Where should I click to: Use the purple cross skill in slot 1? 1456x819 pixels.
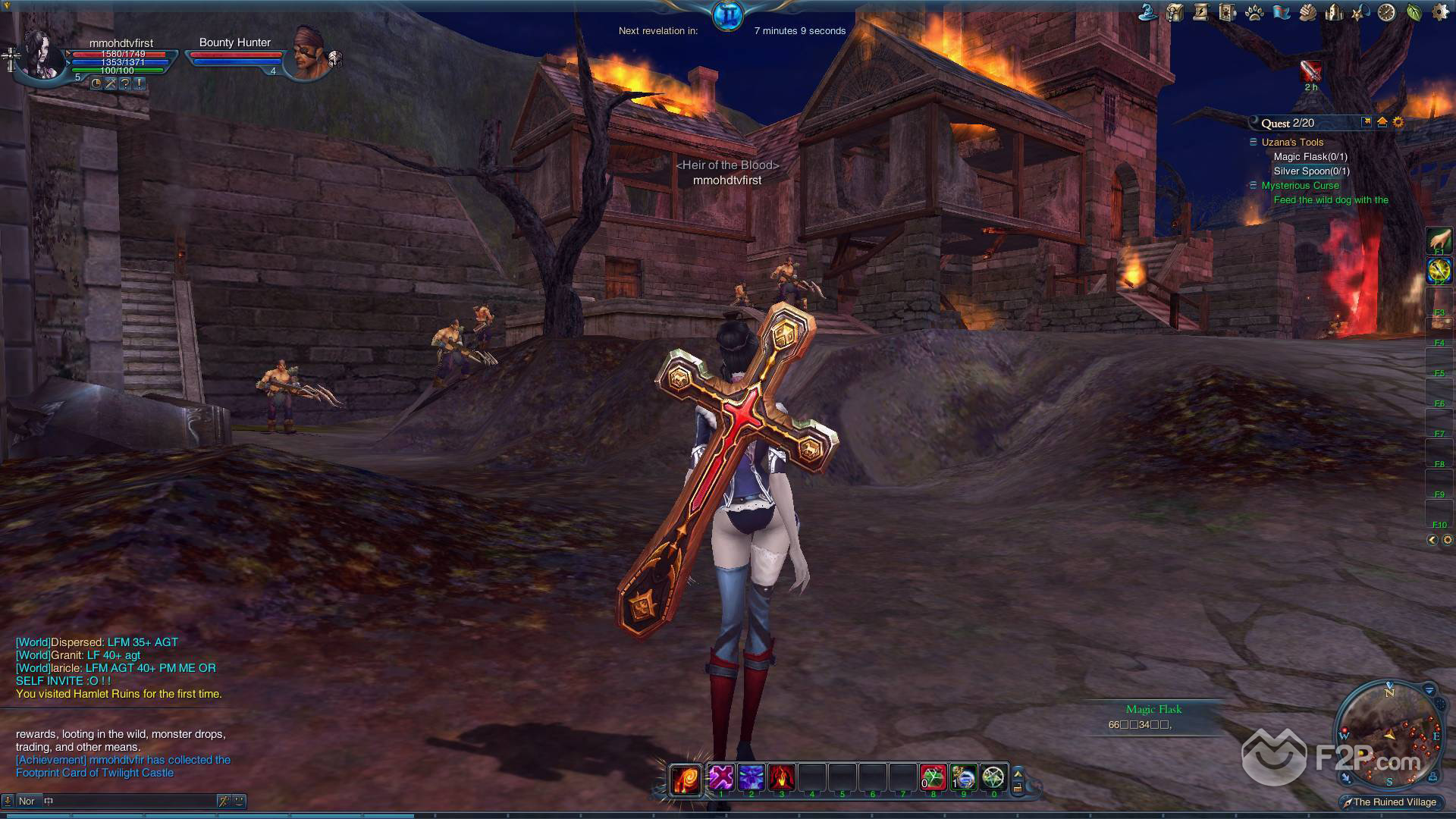(x=721, y=777)
